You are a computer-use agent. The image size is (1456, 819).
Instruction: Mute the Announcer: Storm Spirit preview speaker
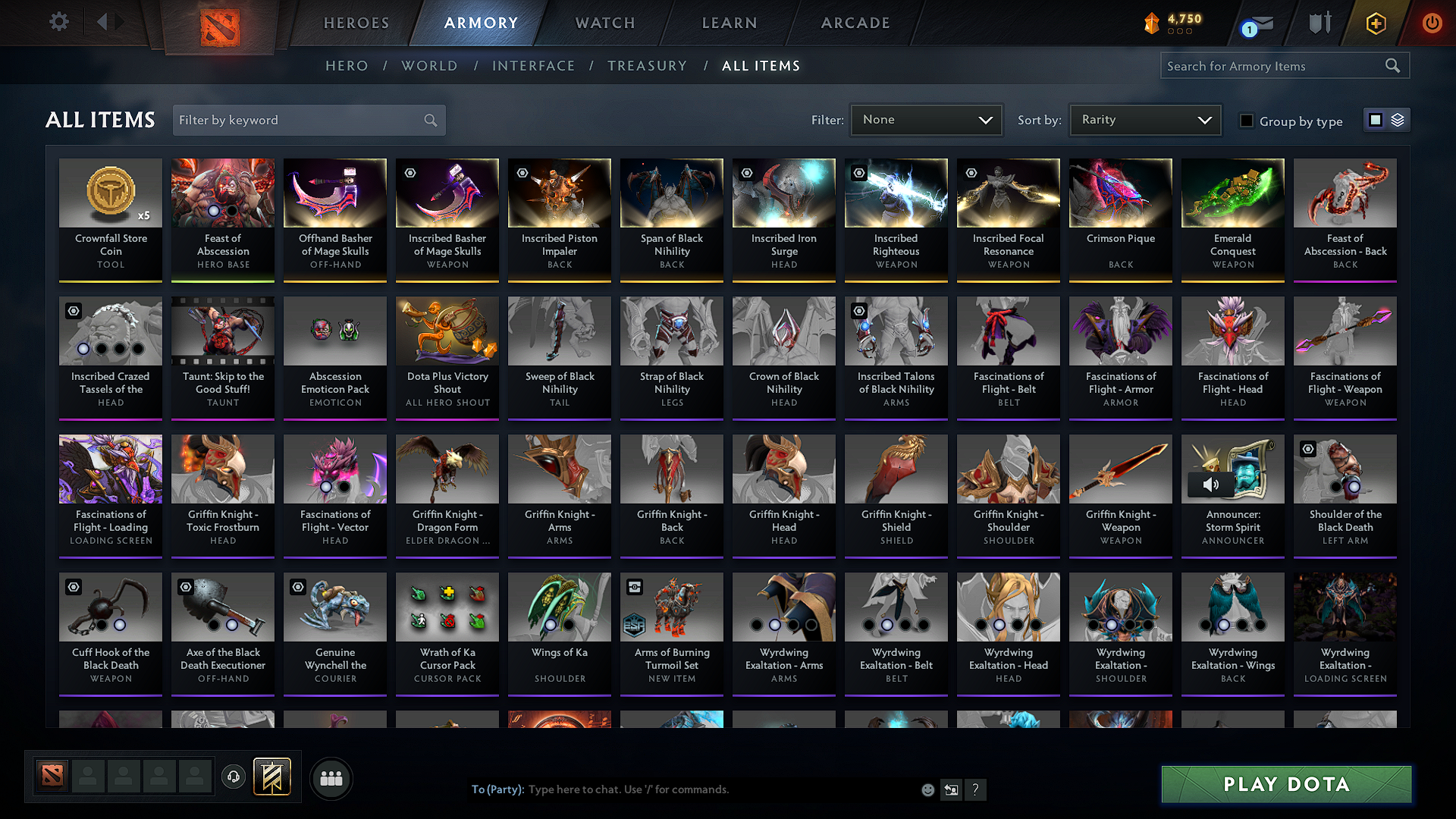tap(1211, 485)
